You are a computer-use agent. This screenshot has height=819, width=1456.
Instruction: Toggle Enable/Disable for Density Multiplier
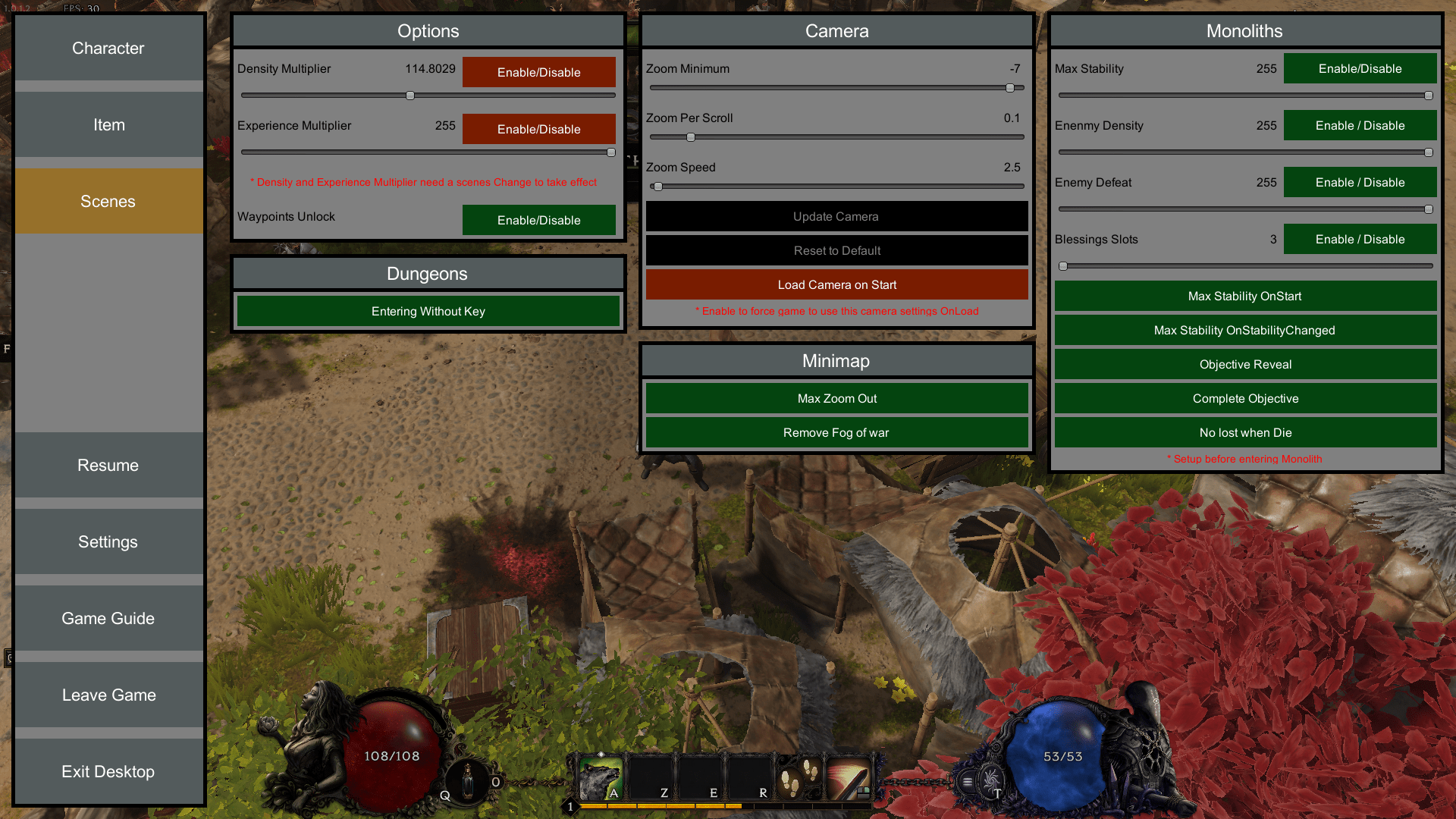click(x=538, y=72)
